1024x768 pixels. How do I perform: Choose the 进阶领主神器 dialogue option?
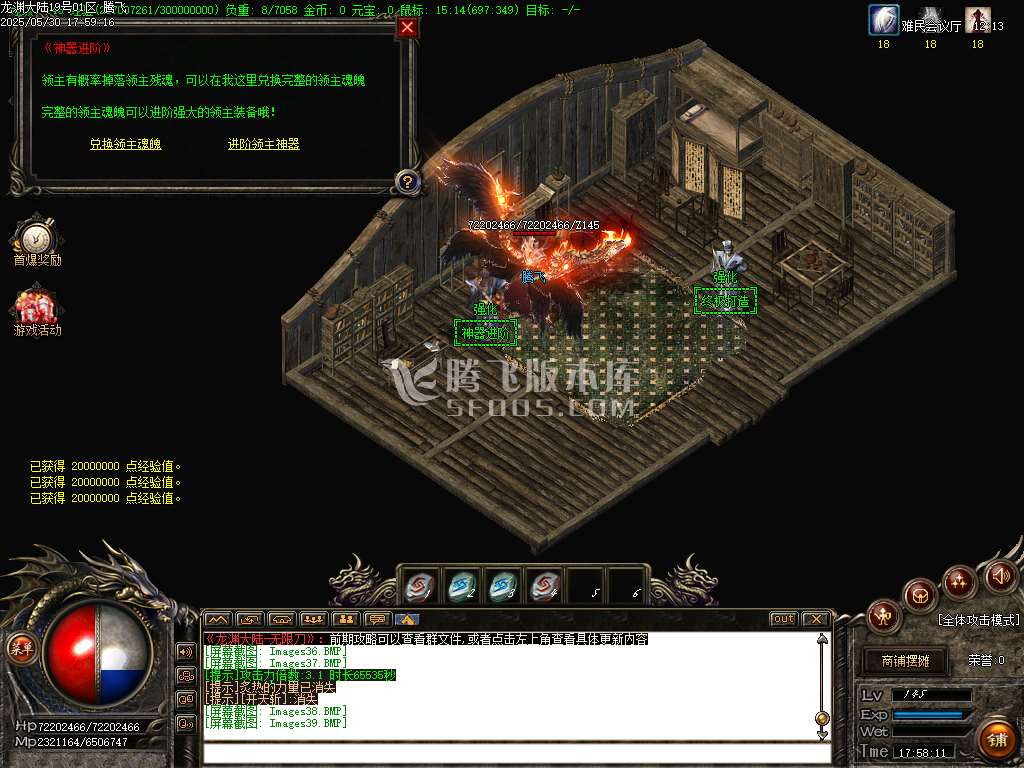(263, 144)
